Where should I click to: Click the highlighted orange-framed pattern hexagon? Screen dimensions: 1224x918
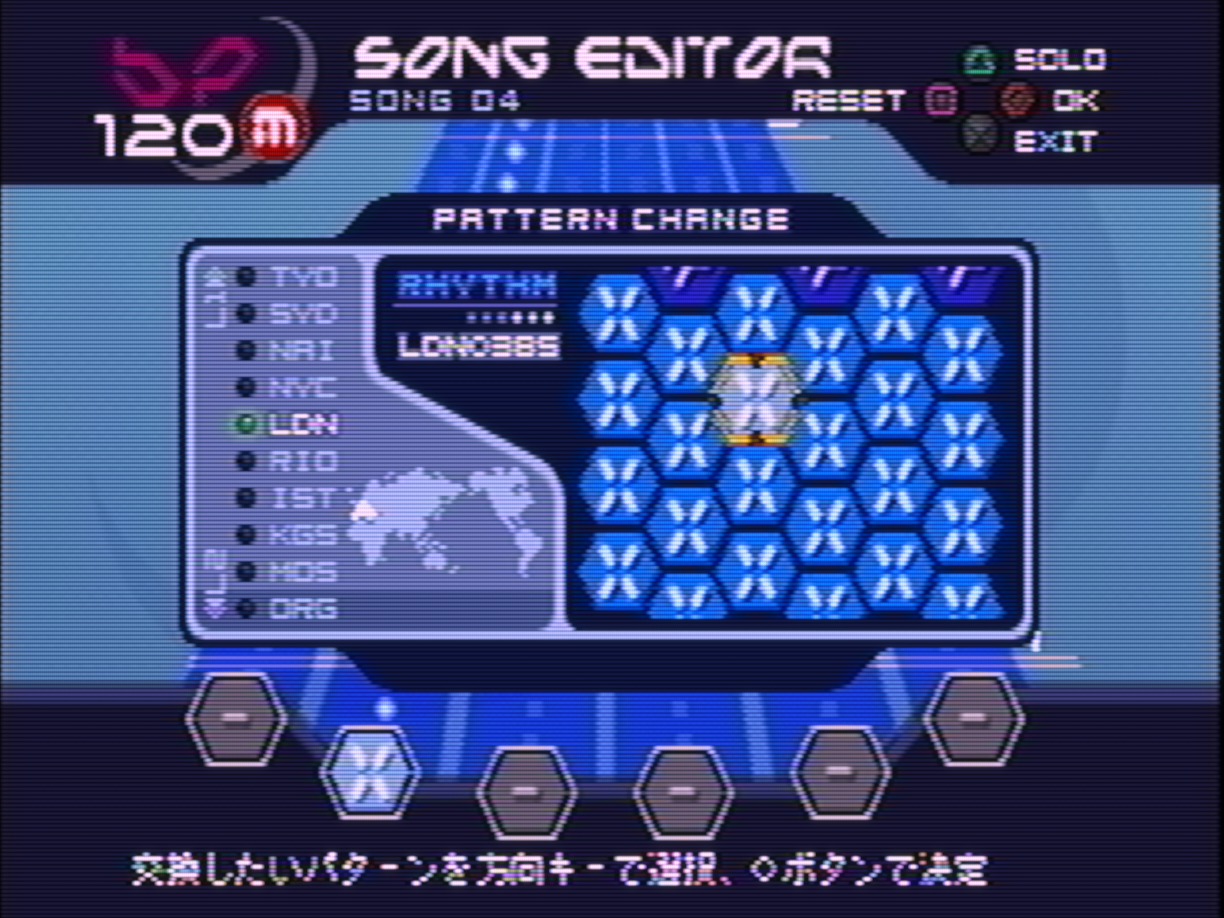point(757,399)
